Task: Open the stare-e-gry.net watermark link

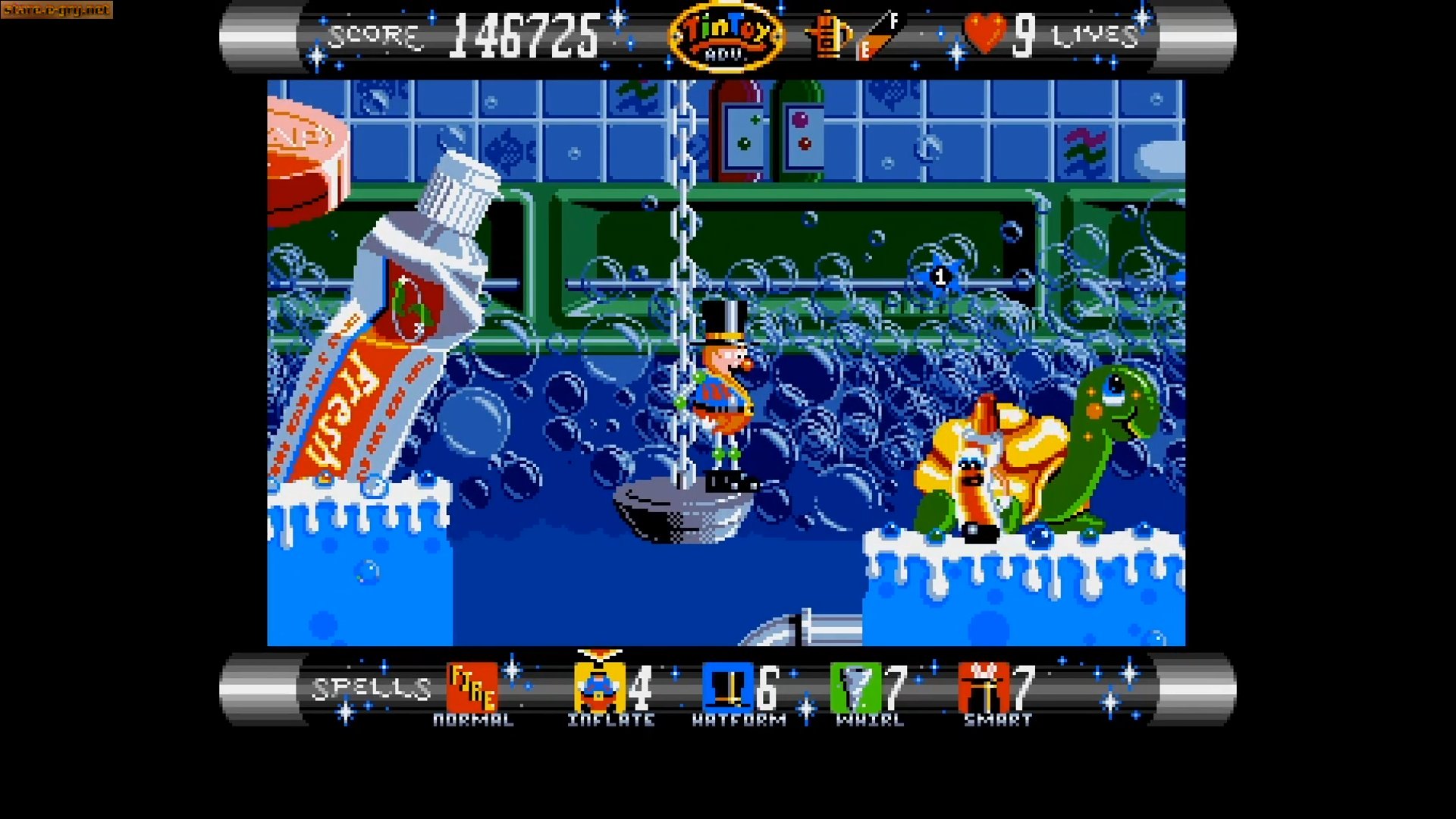Action: (57, 11)
